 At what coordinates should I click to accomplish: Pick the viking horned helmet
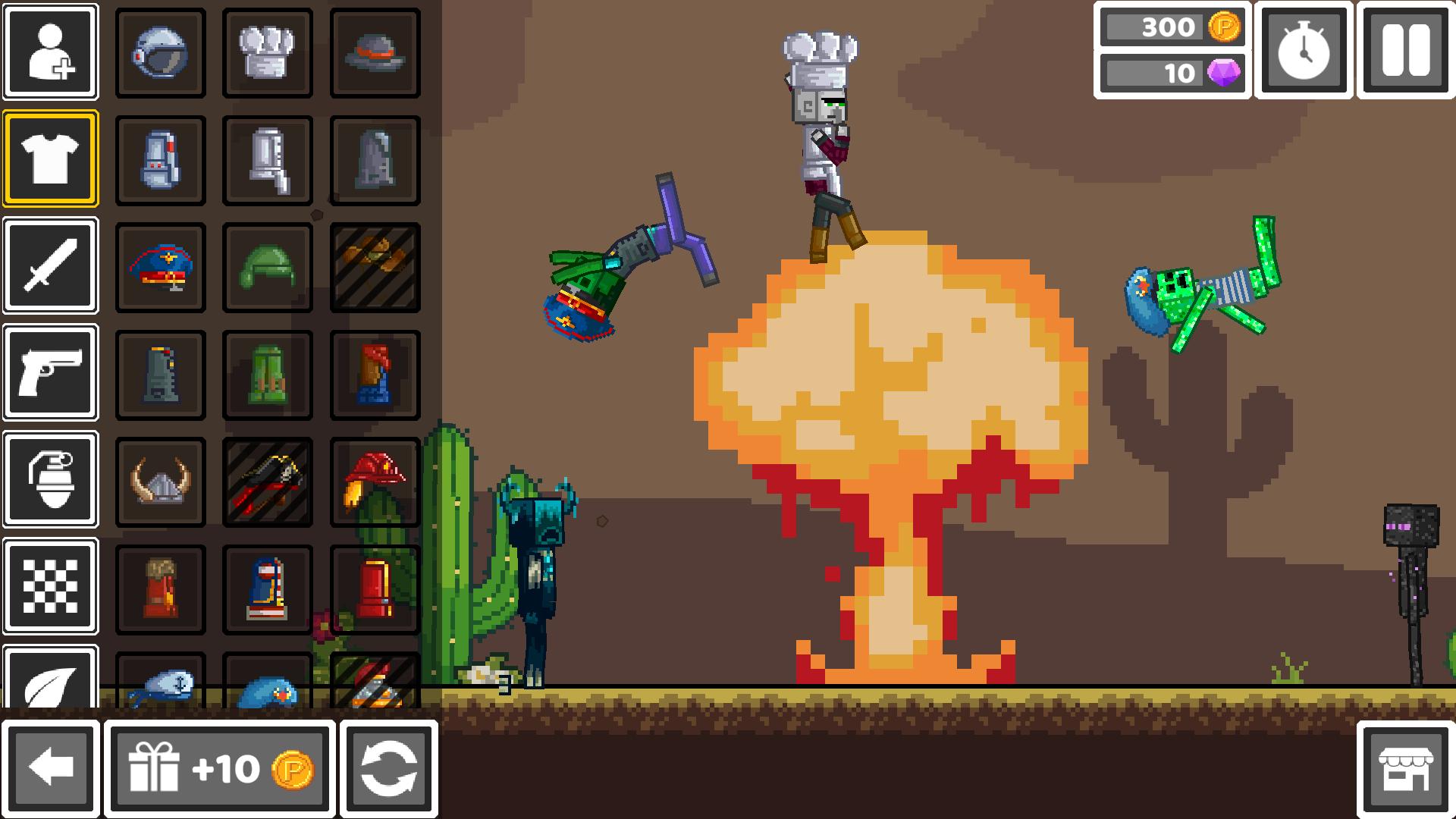coord(159,482)
